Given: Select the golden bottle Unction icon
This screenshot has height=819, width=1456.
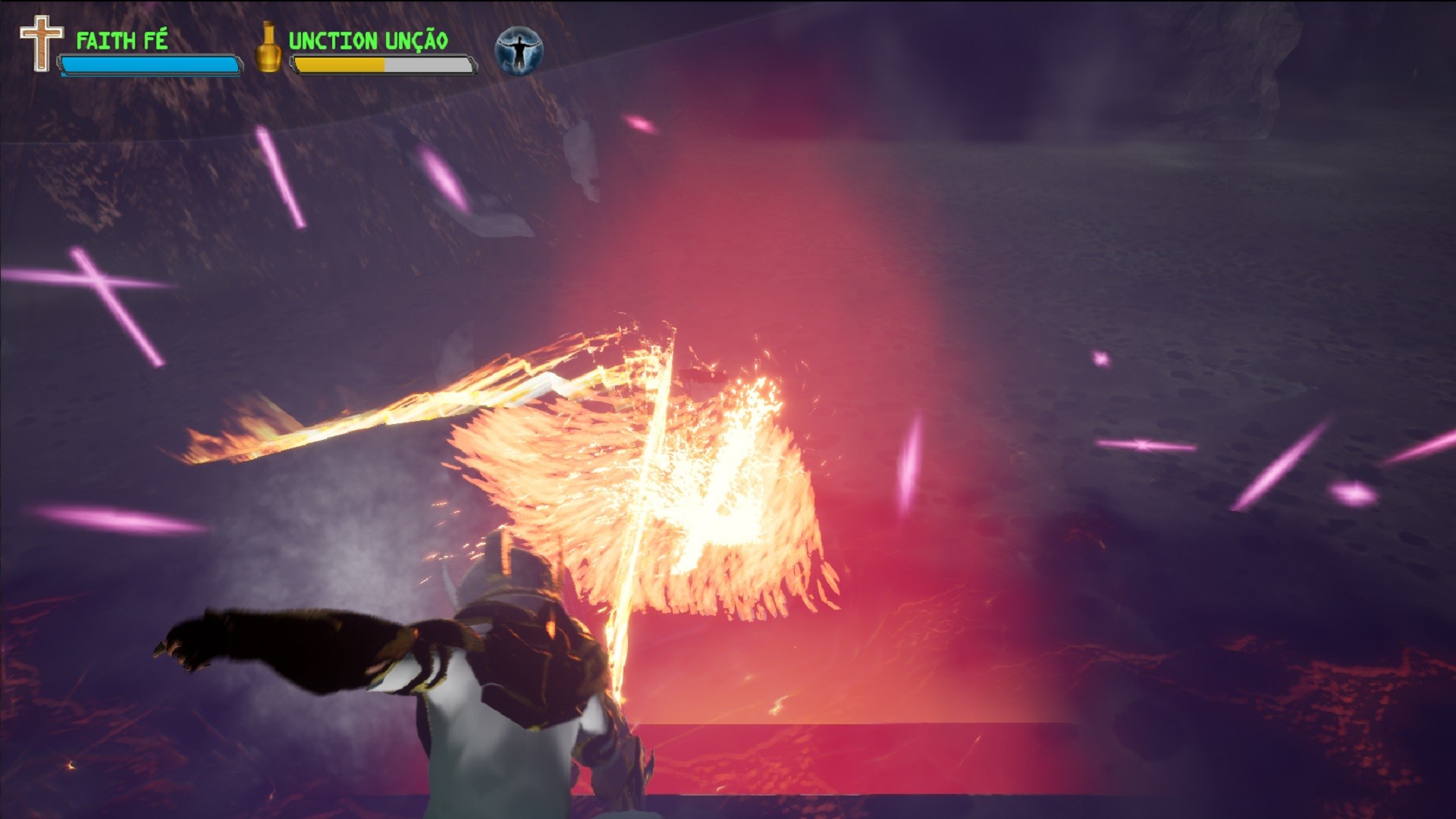Looking at the screenshot, I should [x=267, y=49].
